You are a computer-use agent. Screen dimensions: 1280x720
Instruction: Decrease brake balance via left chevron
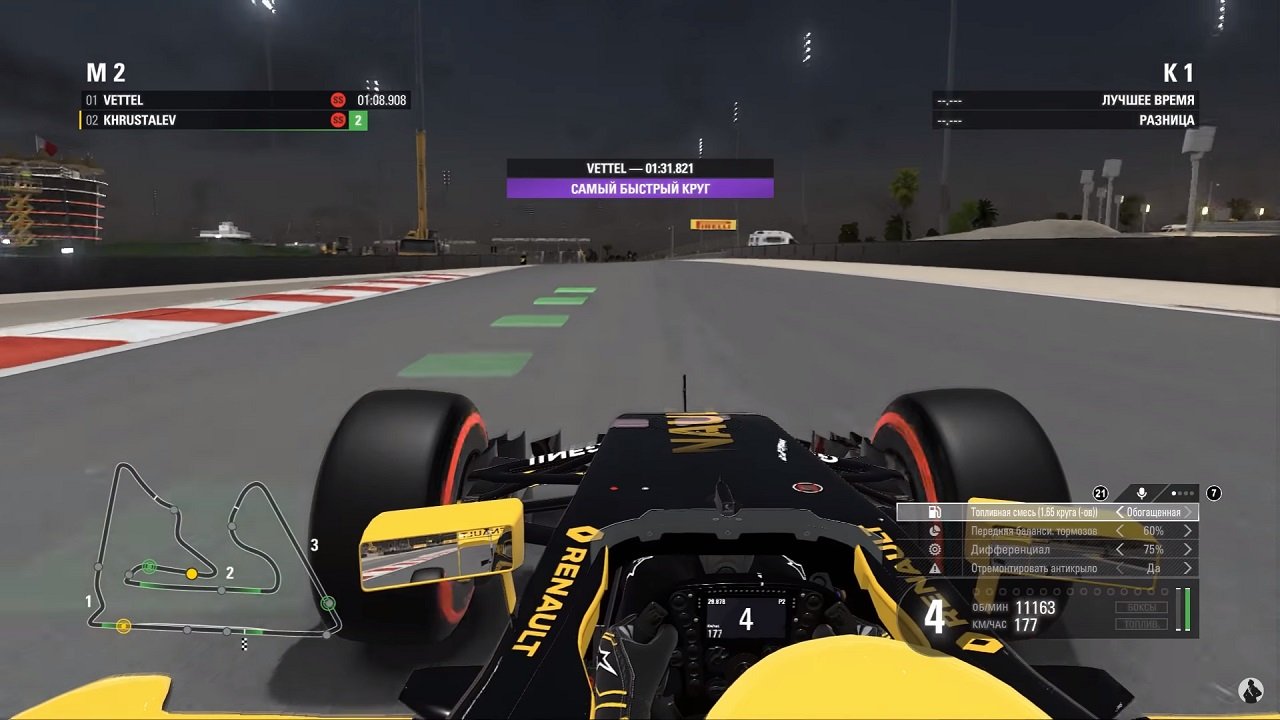tap(1120, 531)
